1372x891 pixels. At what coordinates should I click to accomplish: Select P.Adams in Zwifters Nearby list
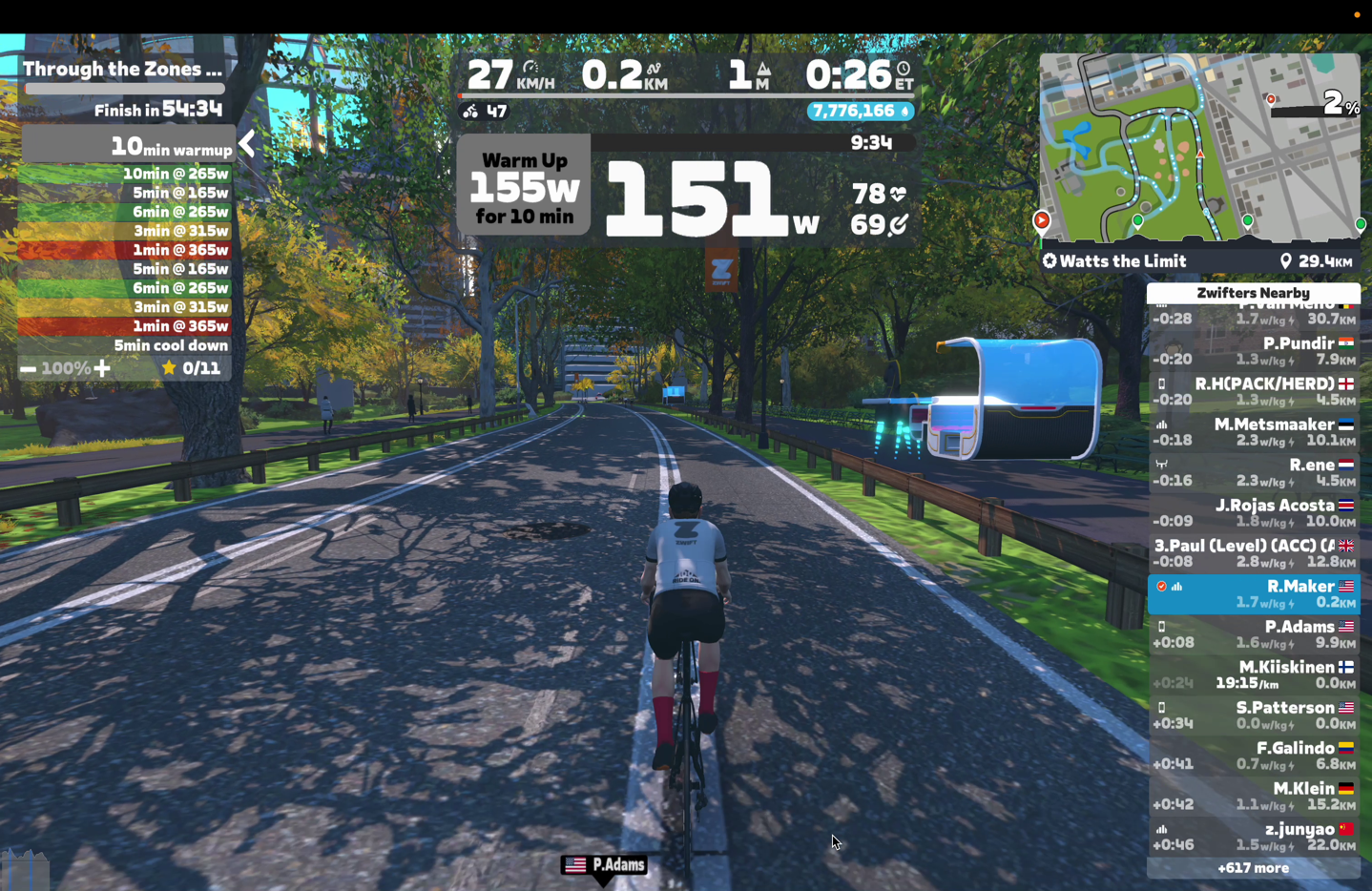pyautogui.click(x=1253, y=634)
